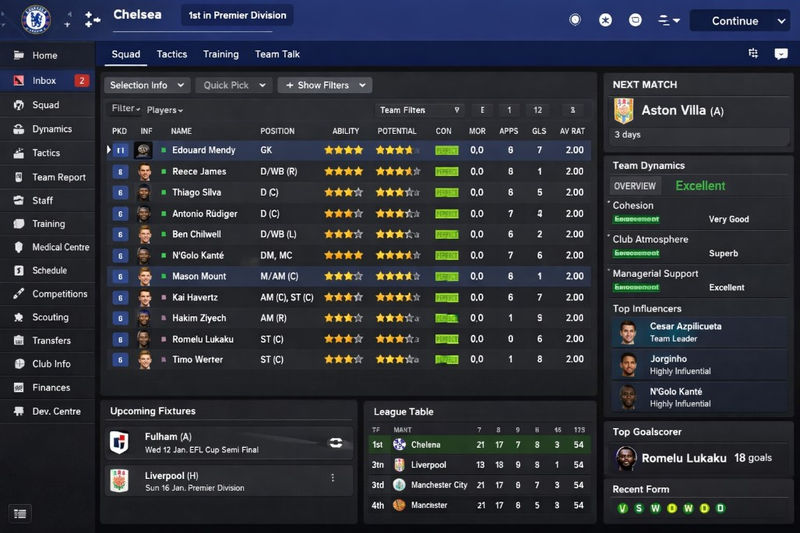This screenshot has height=533, width=800.
Task: Open options for the Liverpool fixture
Action: (x=333, y=478)
